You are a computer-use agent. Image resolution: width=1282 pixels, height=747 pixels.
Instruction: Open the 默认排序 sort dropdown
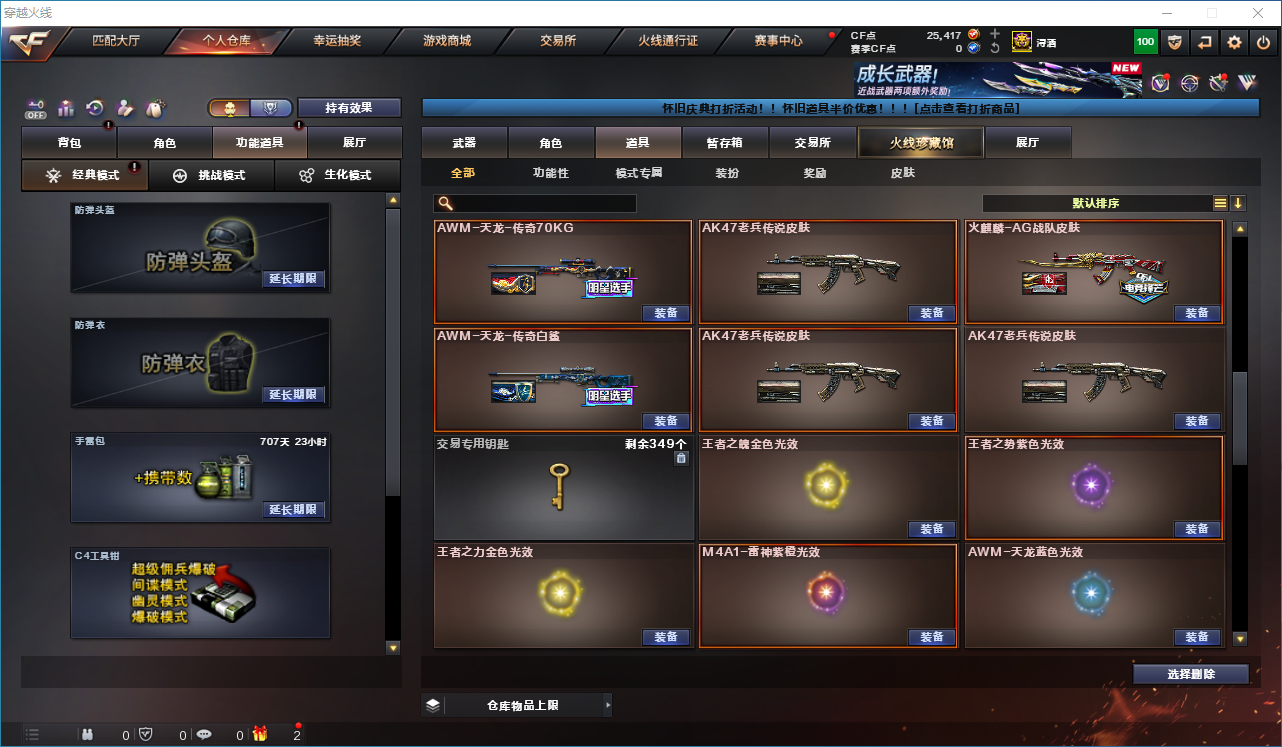(x=1095, y=203)
